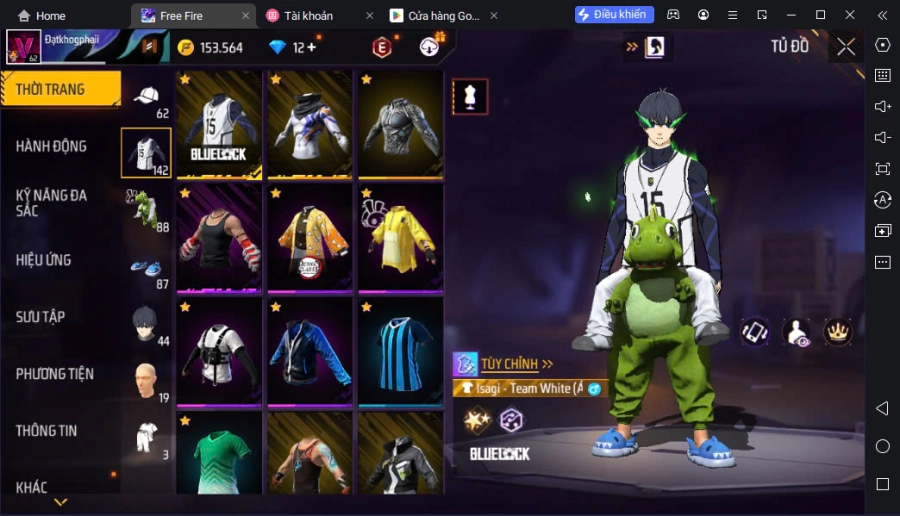This screenshot has width=900, height=516.
Task: Expand more categories with the down arrow
Action: tap(60, 501)
